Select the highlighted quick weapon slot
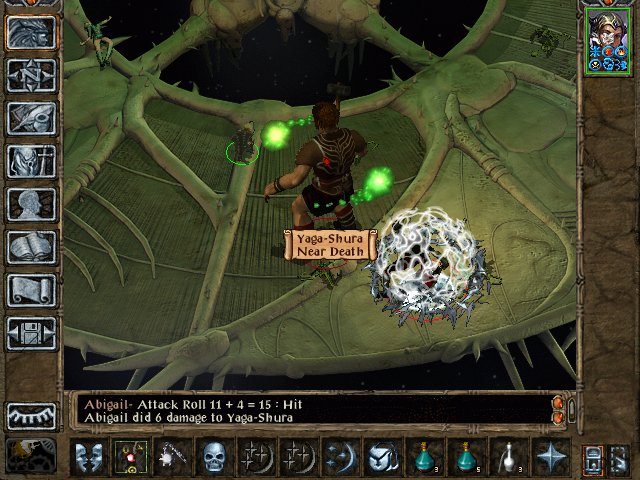Image resolution: width=640 pixels, height=480 pixels. pos(129,457)
